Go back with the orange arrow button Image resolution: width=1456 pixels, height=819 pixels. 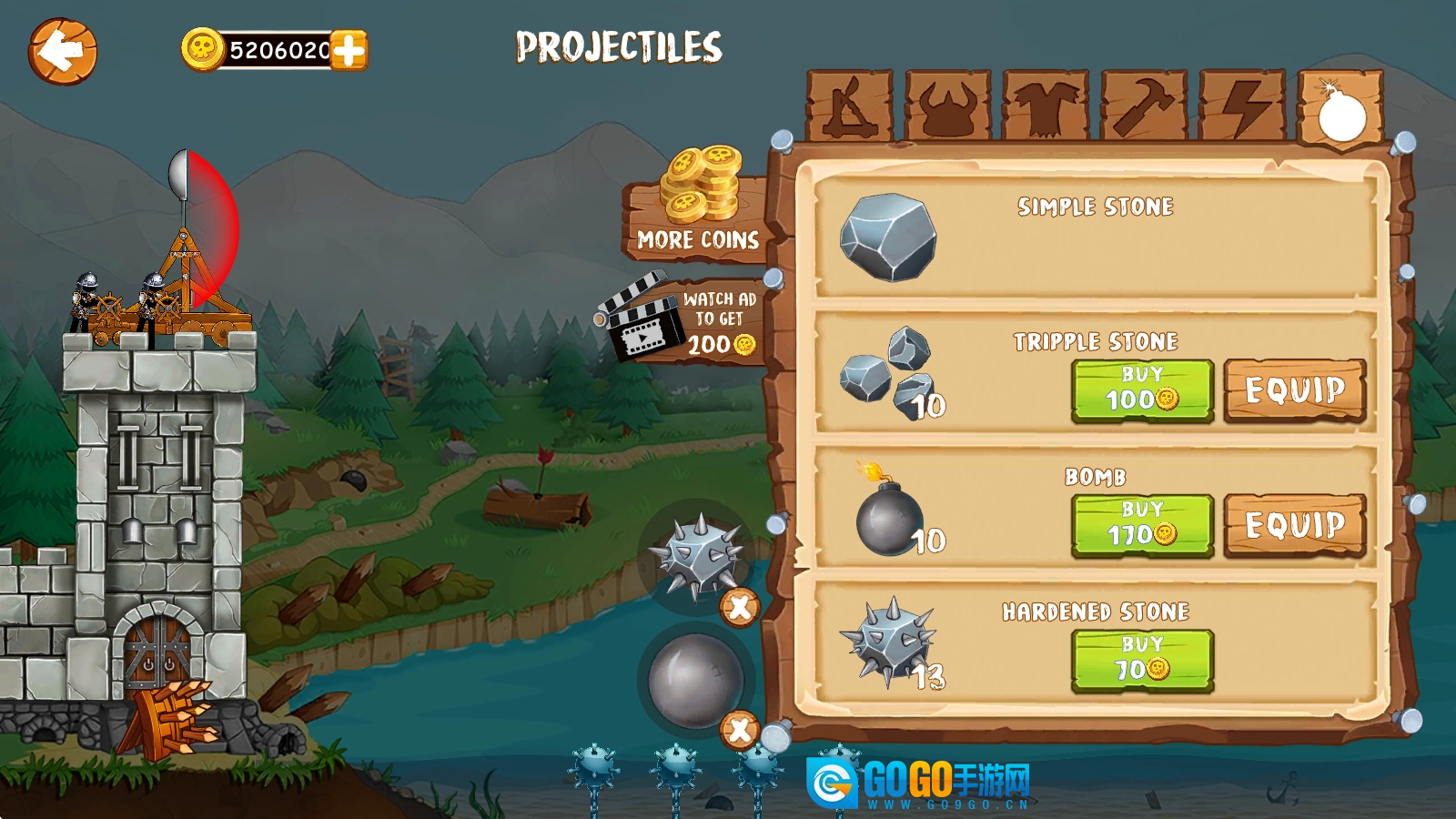click(62, 51)
